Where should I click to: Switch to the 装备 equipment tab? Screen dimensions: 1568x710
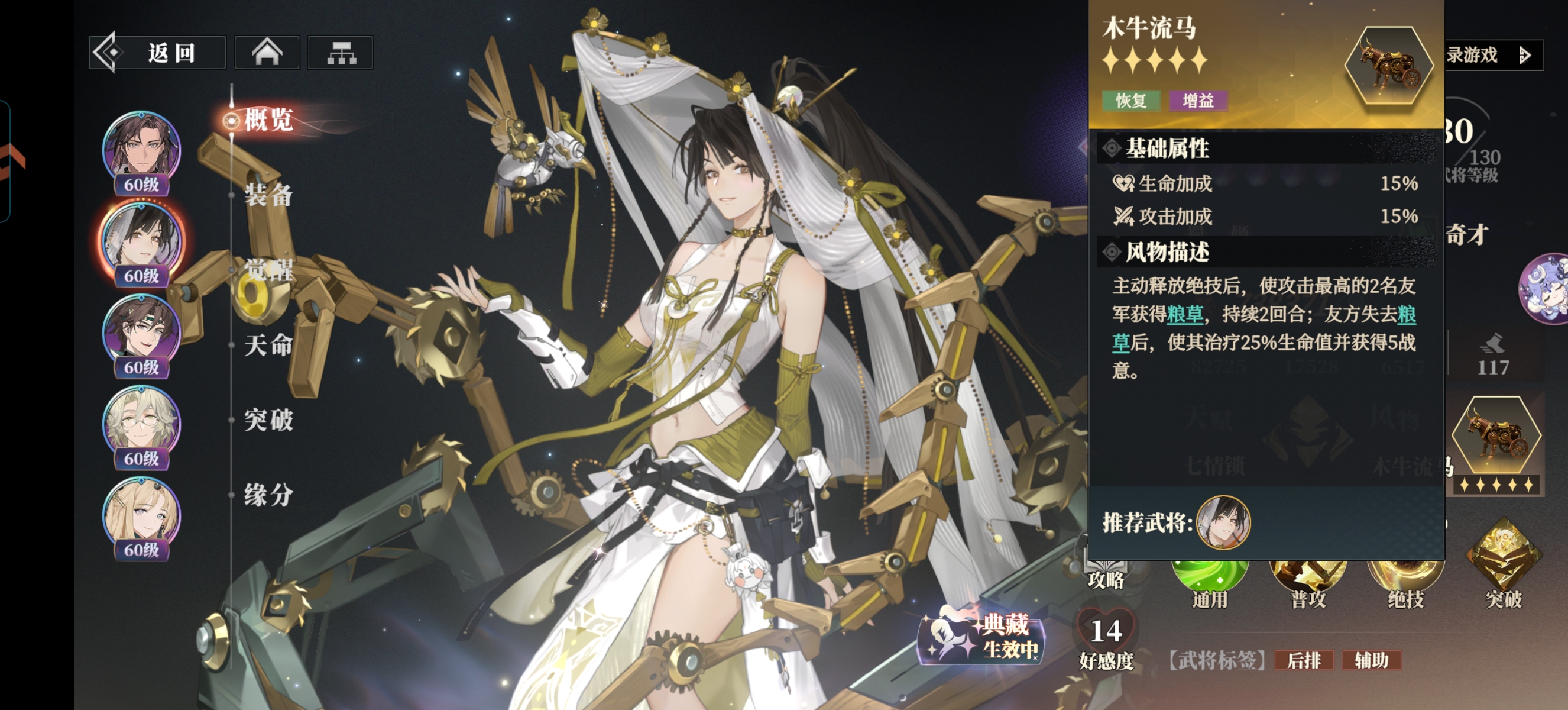coord(268,195)
